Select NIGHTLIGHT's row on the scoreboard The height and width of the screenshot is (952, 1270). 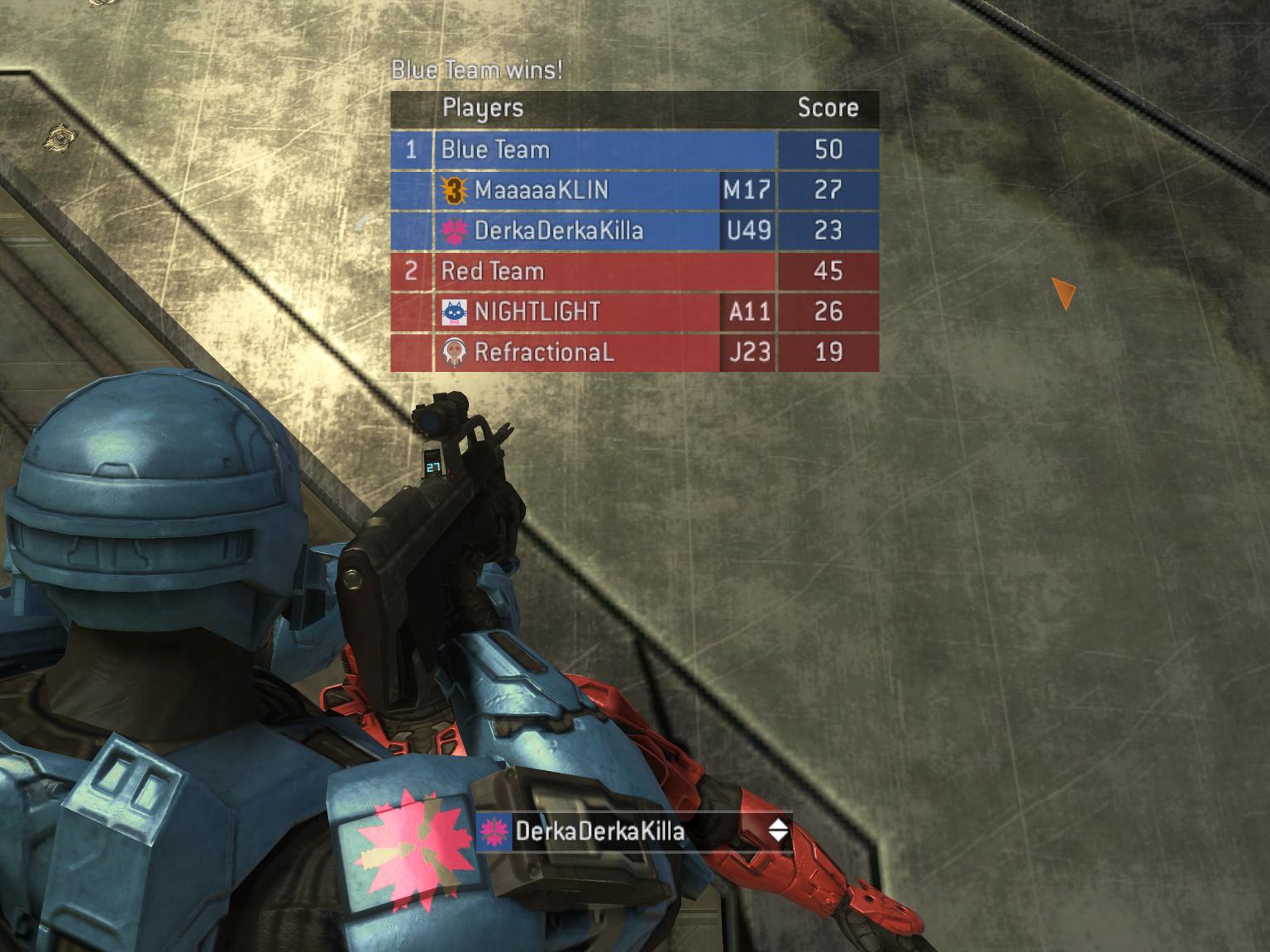579,312
